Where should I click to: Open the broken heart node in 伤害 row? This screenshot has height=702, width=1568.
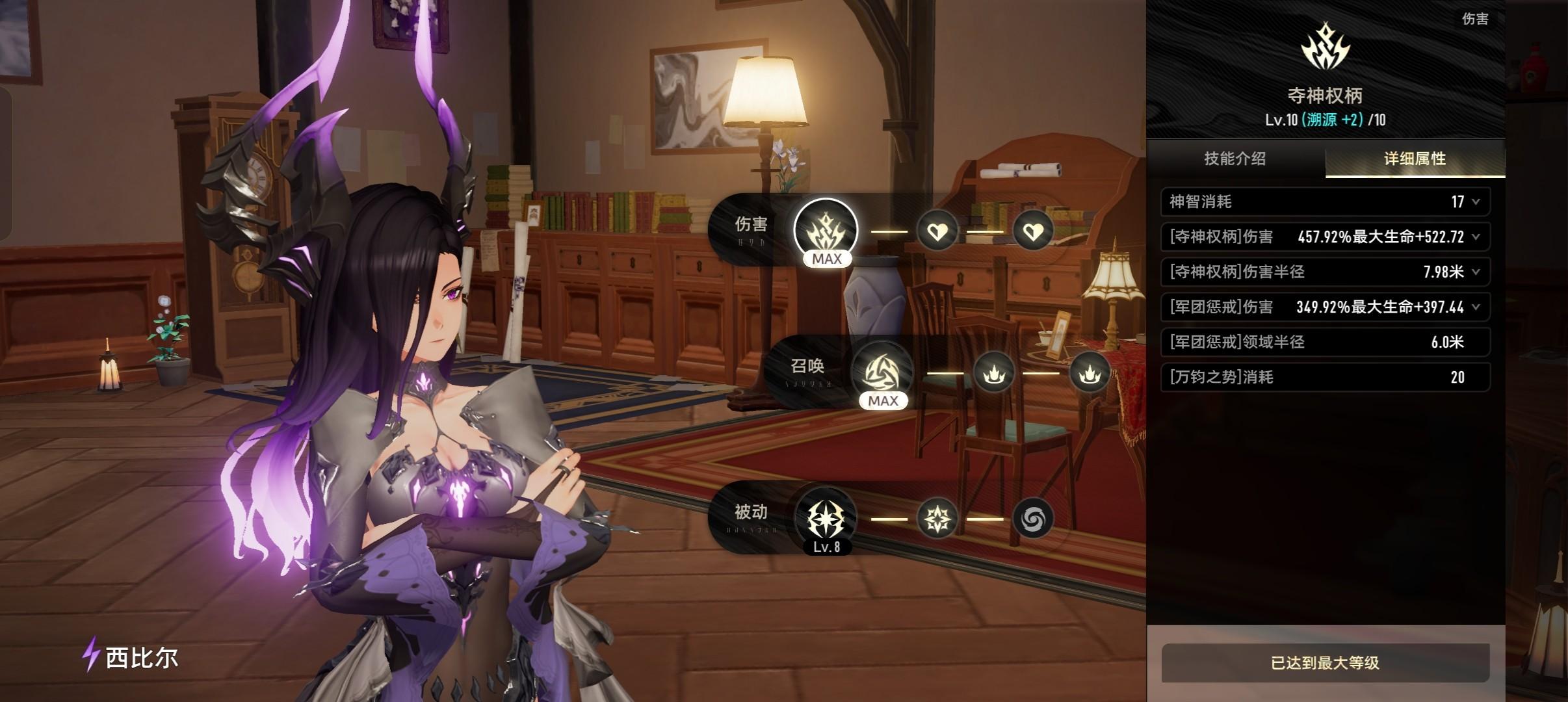(1033, 231)
